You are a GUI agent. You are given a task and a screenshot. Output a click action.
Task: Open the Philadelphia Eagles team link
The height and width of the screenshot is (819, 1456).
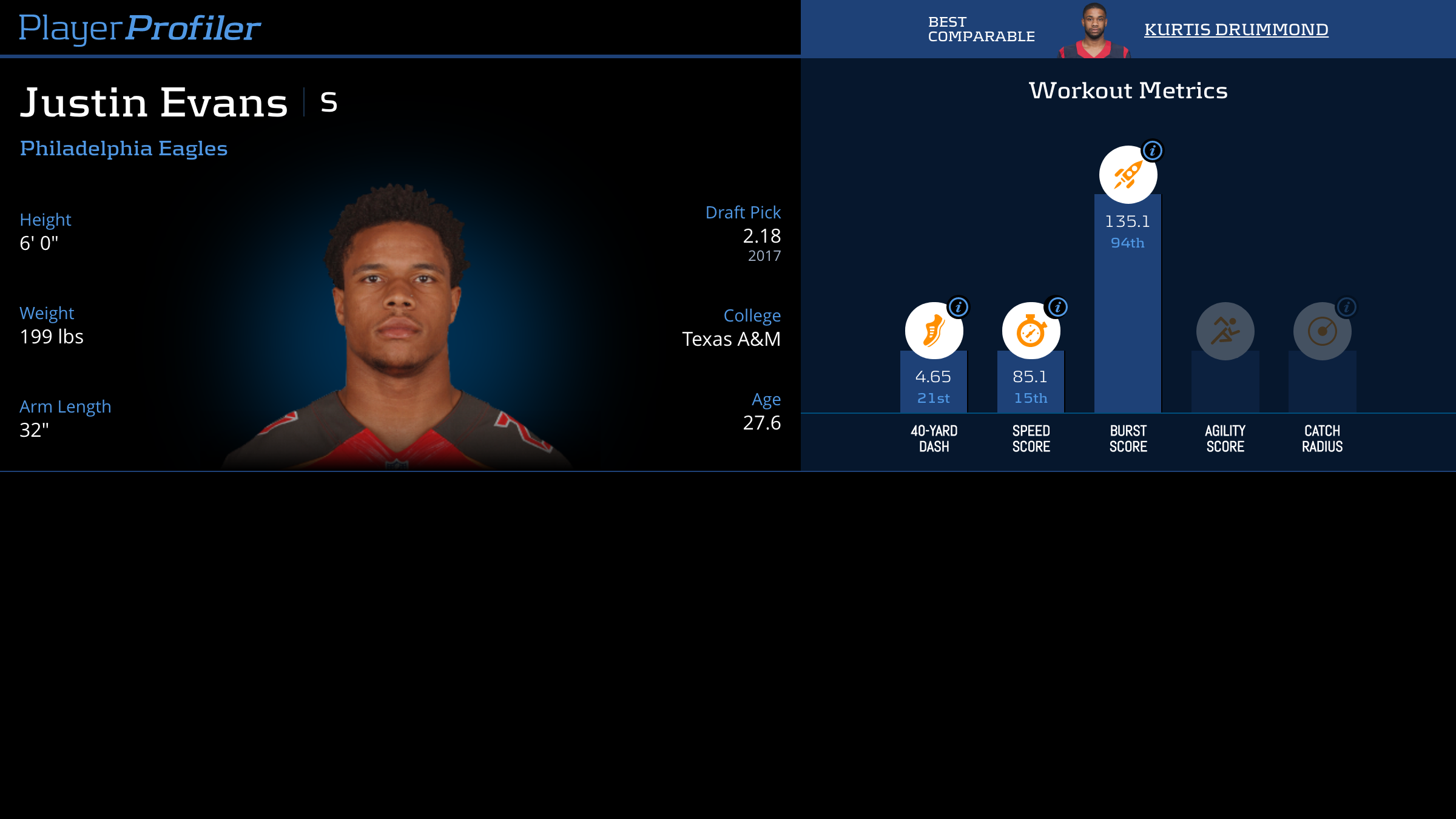(x=124, y=149)
